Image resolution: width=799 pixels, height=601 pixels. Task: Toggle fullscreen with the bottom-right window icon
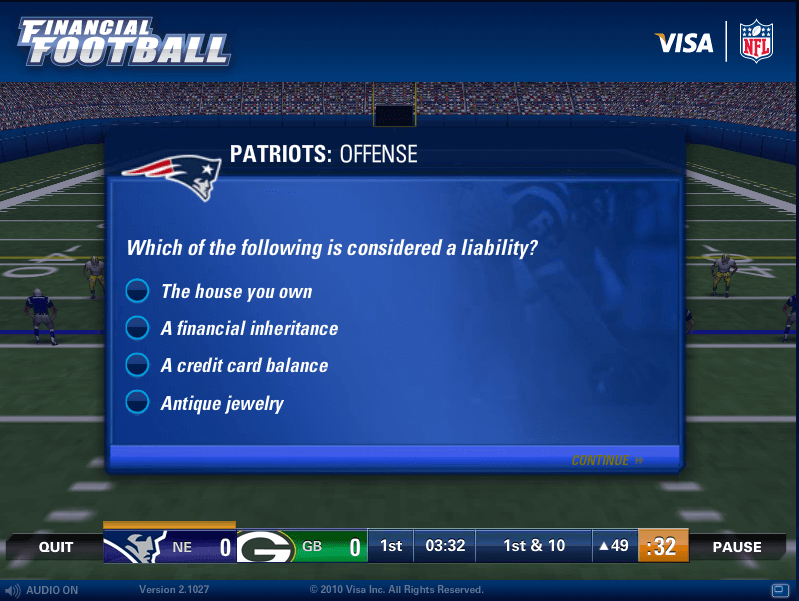coord(780,589)
